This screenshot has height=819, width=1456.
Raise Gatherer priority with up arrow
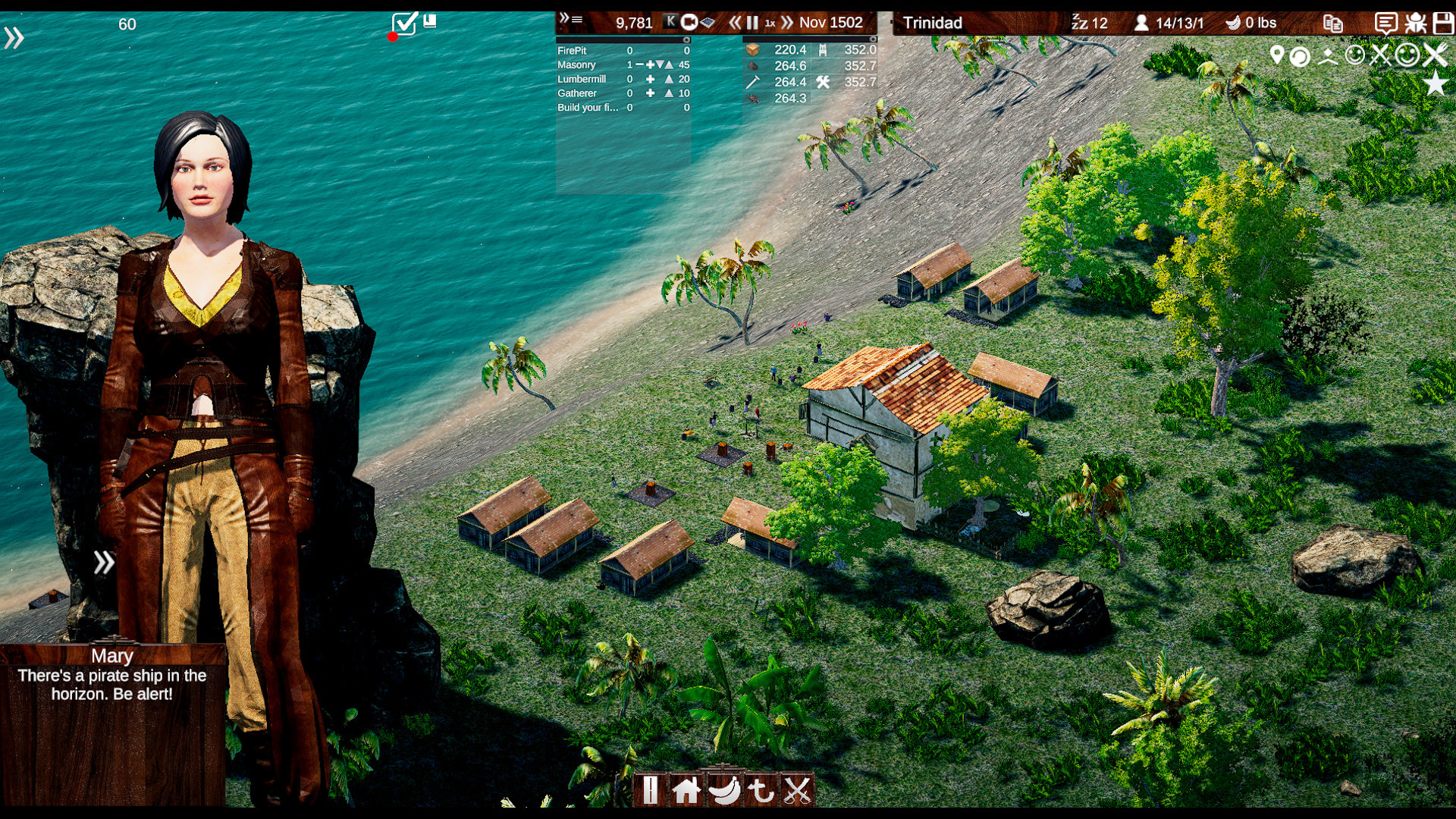tap(669, 93)
